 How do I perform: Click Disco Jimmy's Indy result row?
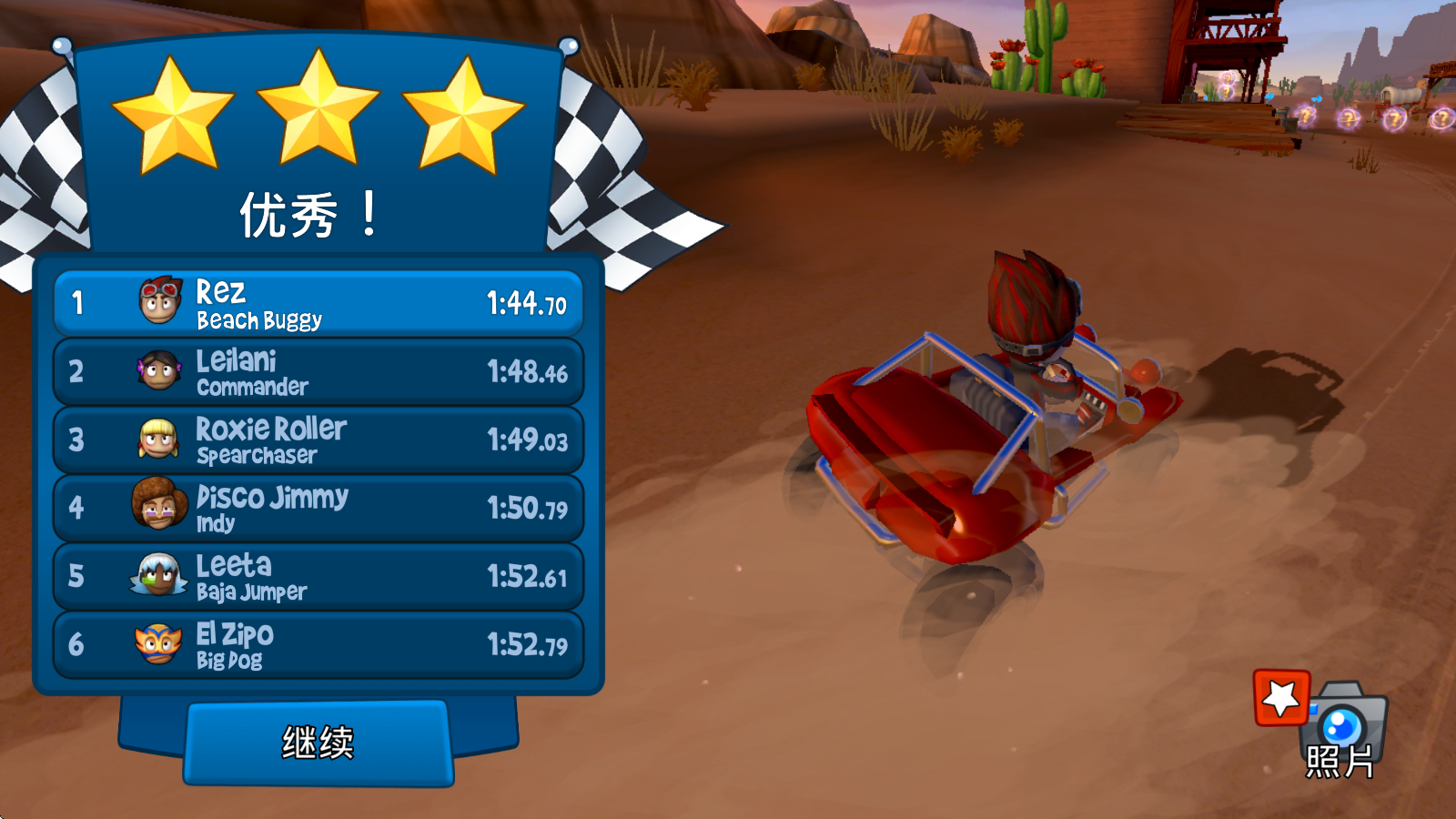pos(318,508)
